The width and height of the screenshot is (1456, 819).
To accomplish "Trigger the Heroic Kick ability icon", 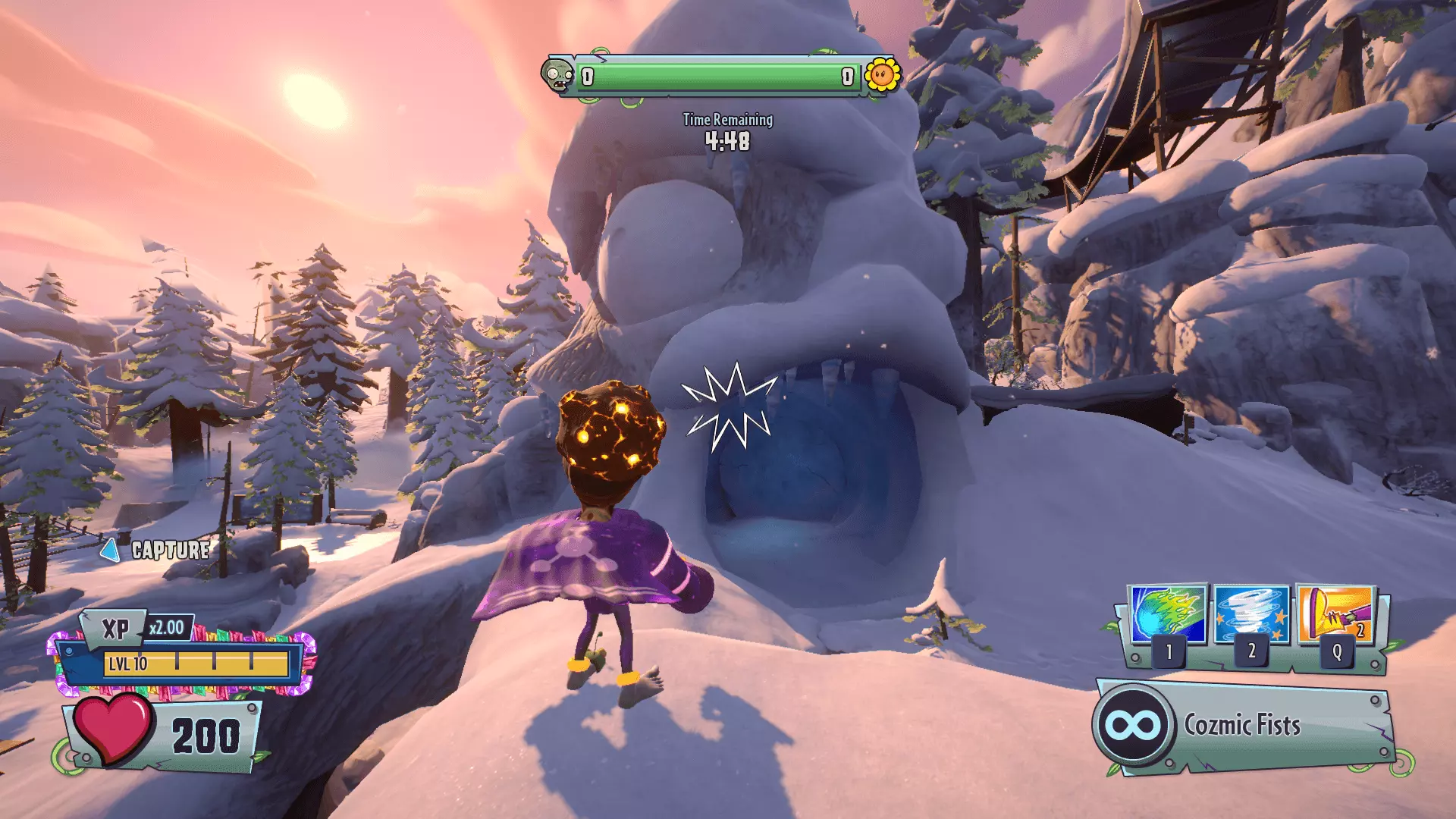I will 1335,614.
